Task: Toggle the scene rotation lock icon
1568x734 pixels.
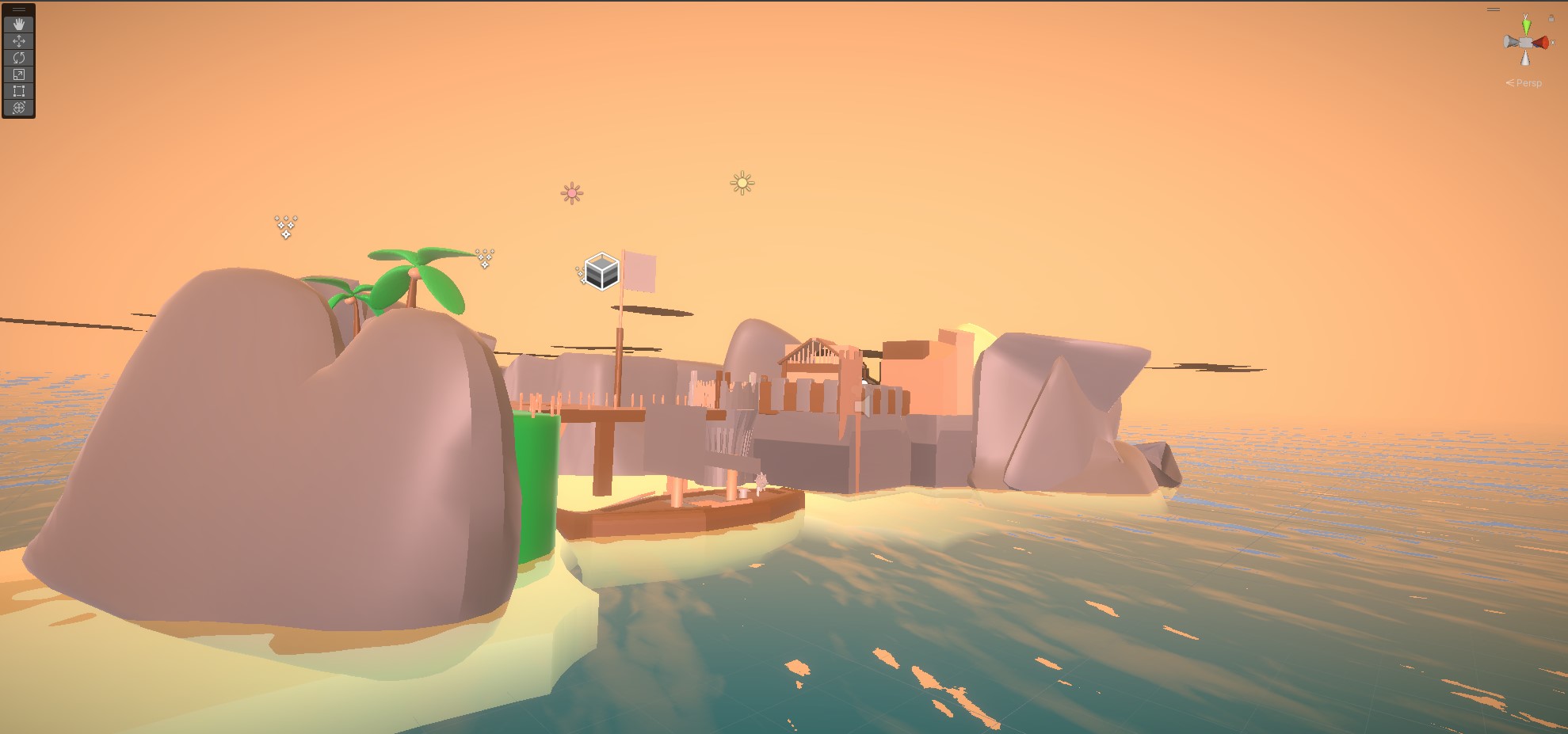Action: 1551,17
